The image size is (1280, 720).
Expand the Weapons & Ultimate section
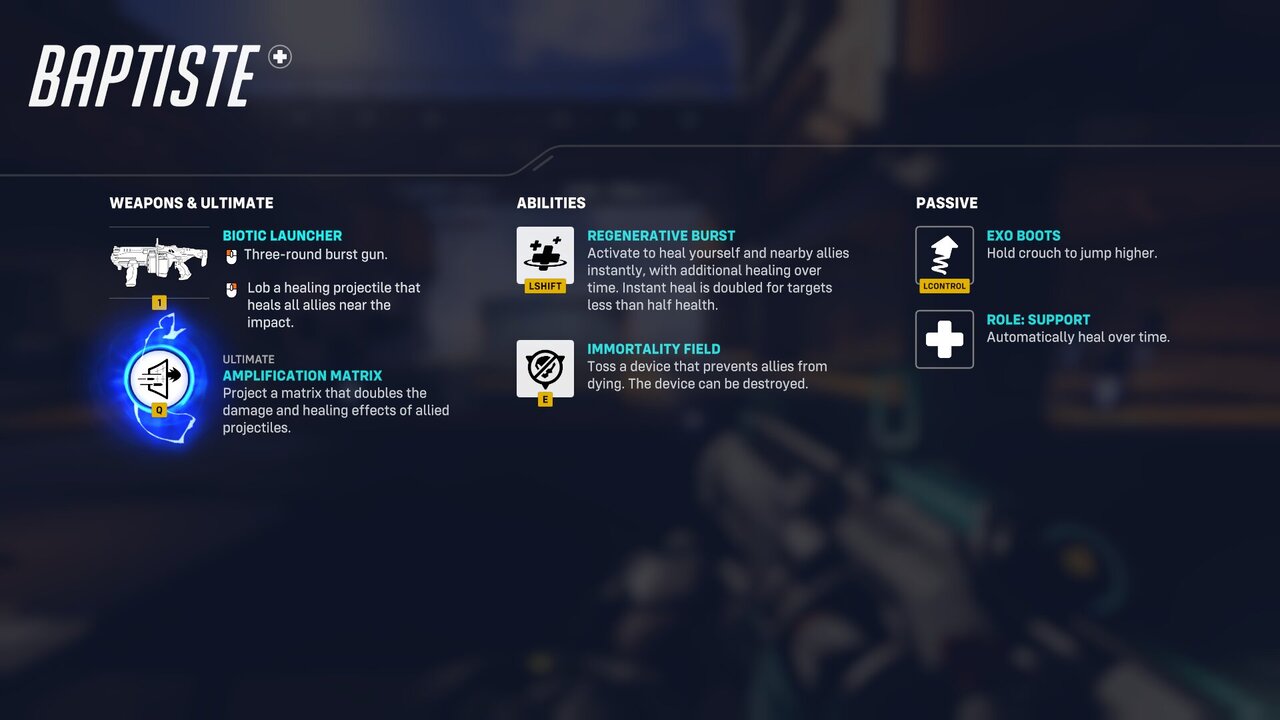[191, 202]
